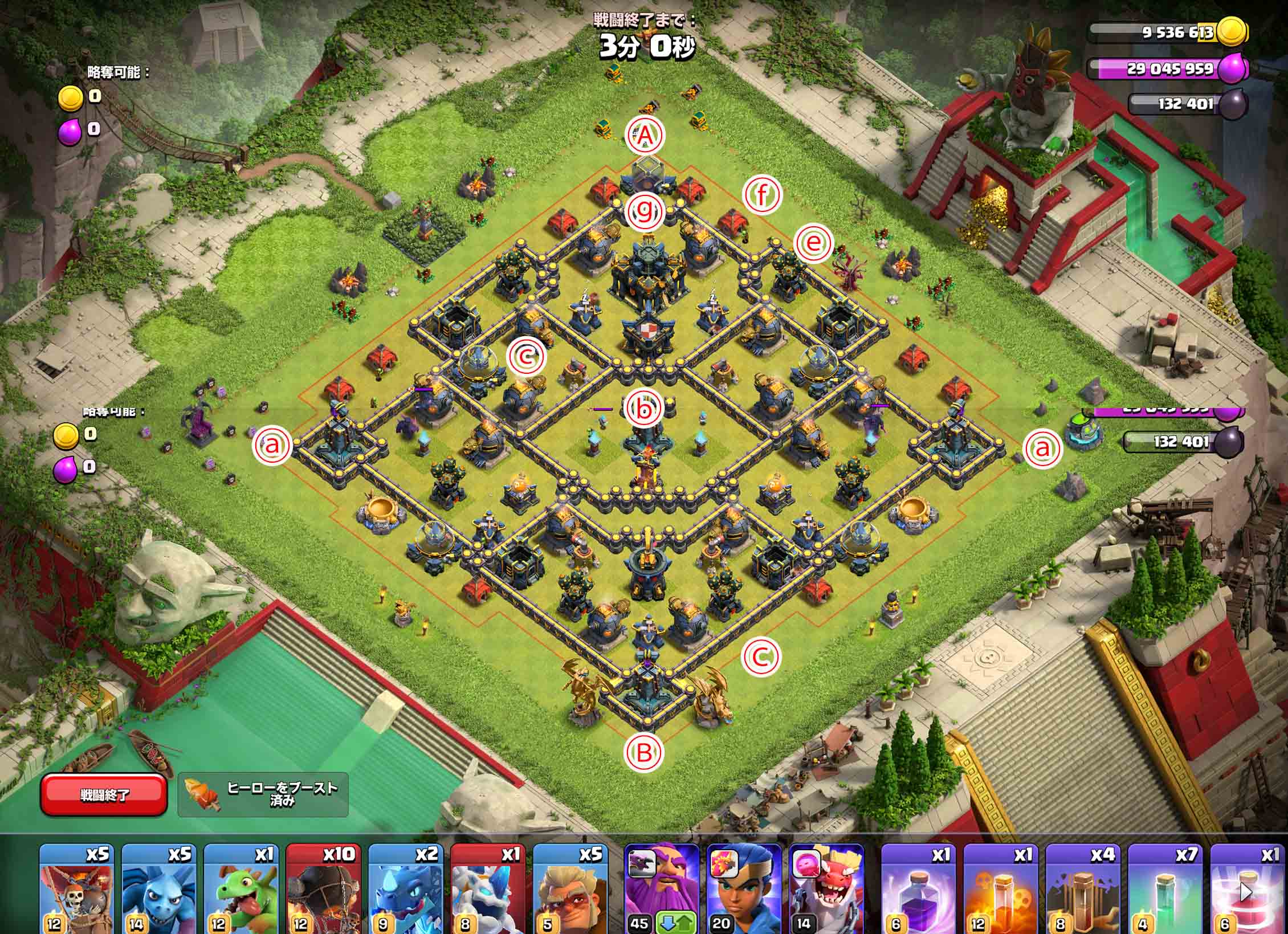
Task: Click the ヒーローをブースト済み hero boost button
Action: pyautogui.click(x=263, y=794)
